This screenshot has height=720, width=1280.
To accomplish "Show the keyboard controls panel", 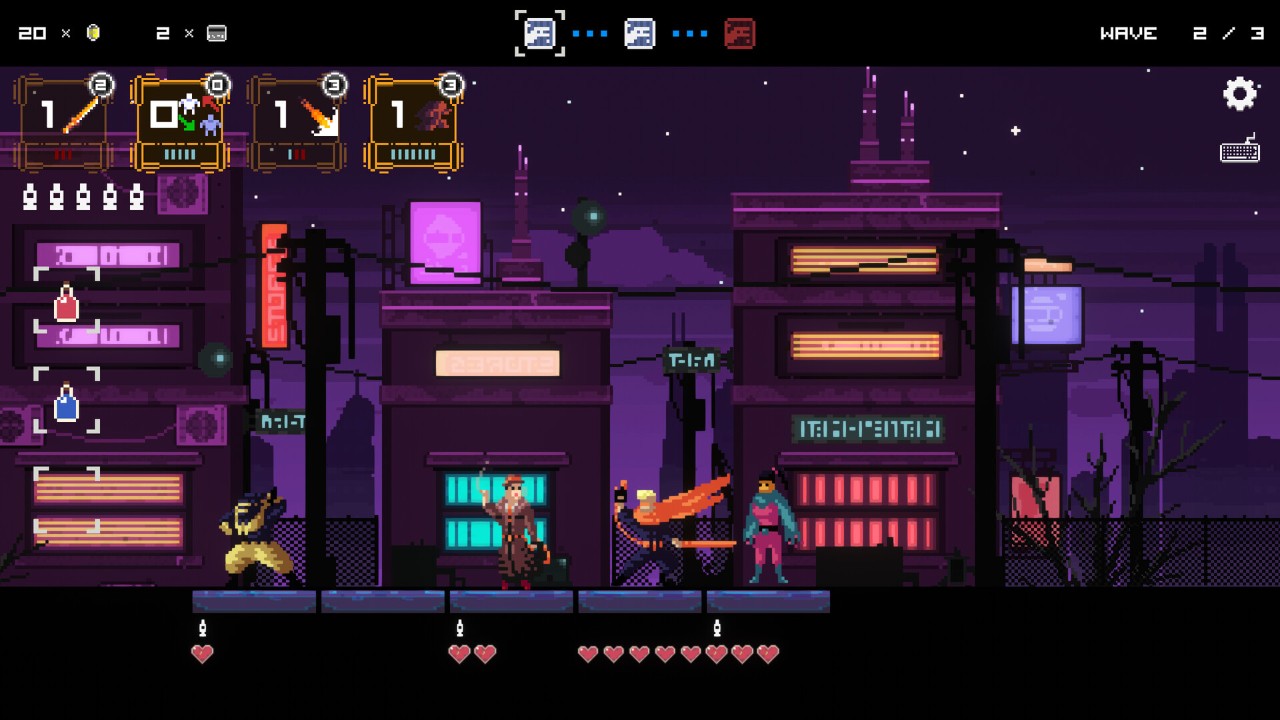I will click(1240, 151).
